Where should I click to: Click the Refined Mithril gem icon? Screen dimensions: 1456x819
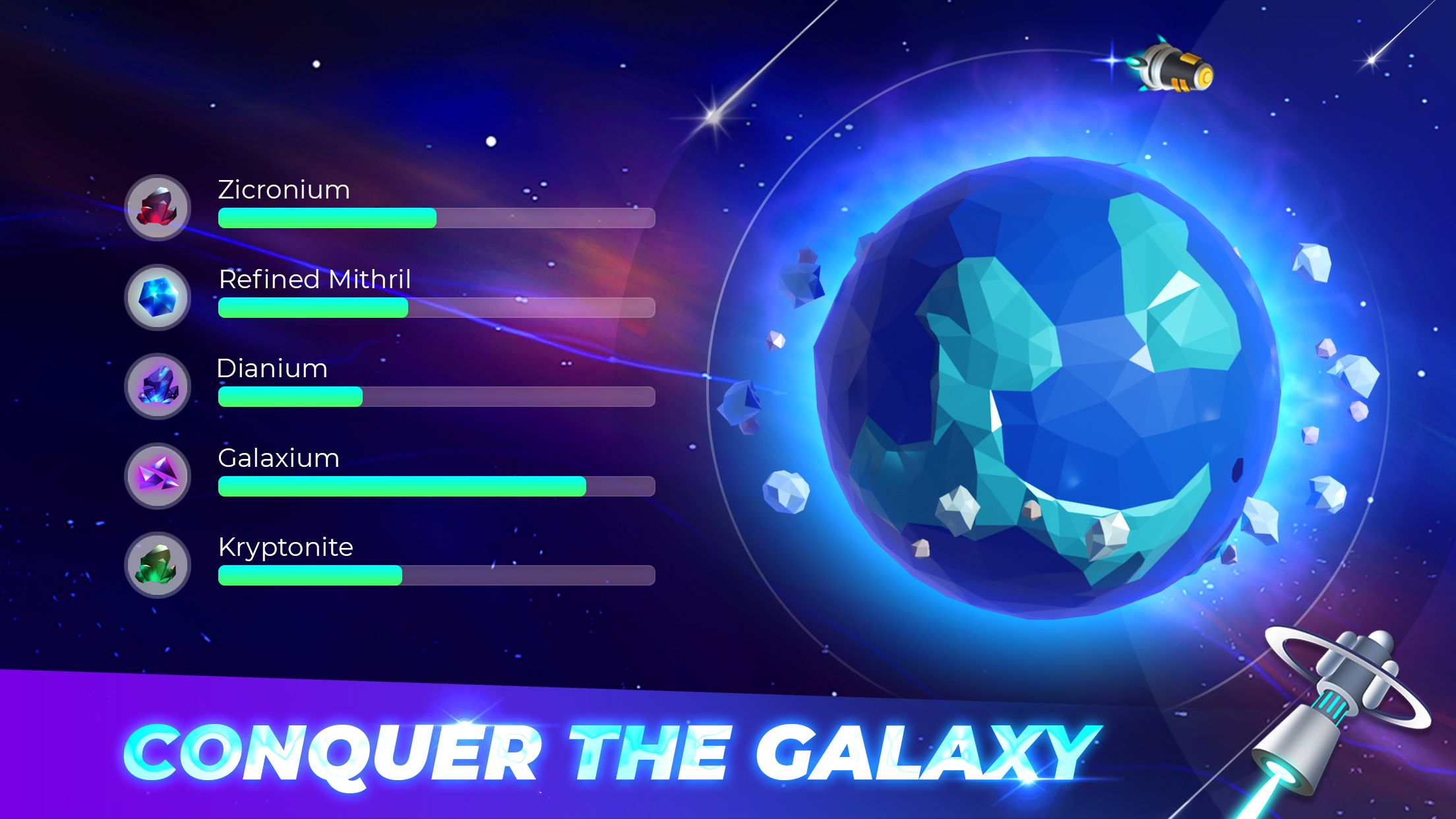tap(157, 298)
